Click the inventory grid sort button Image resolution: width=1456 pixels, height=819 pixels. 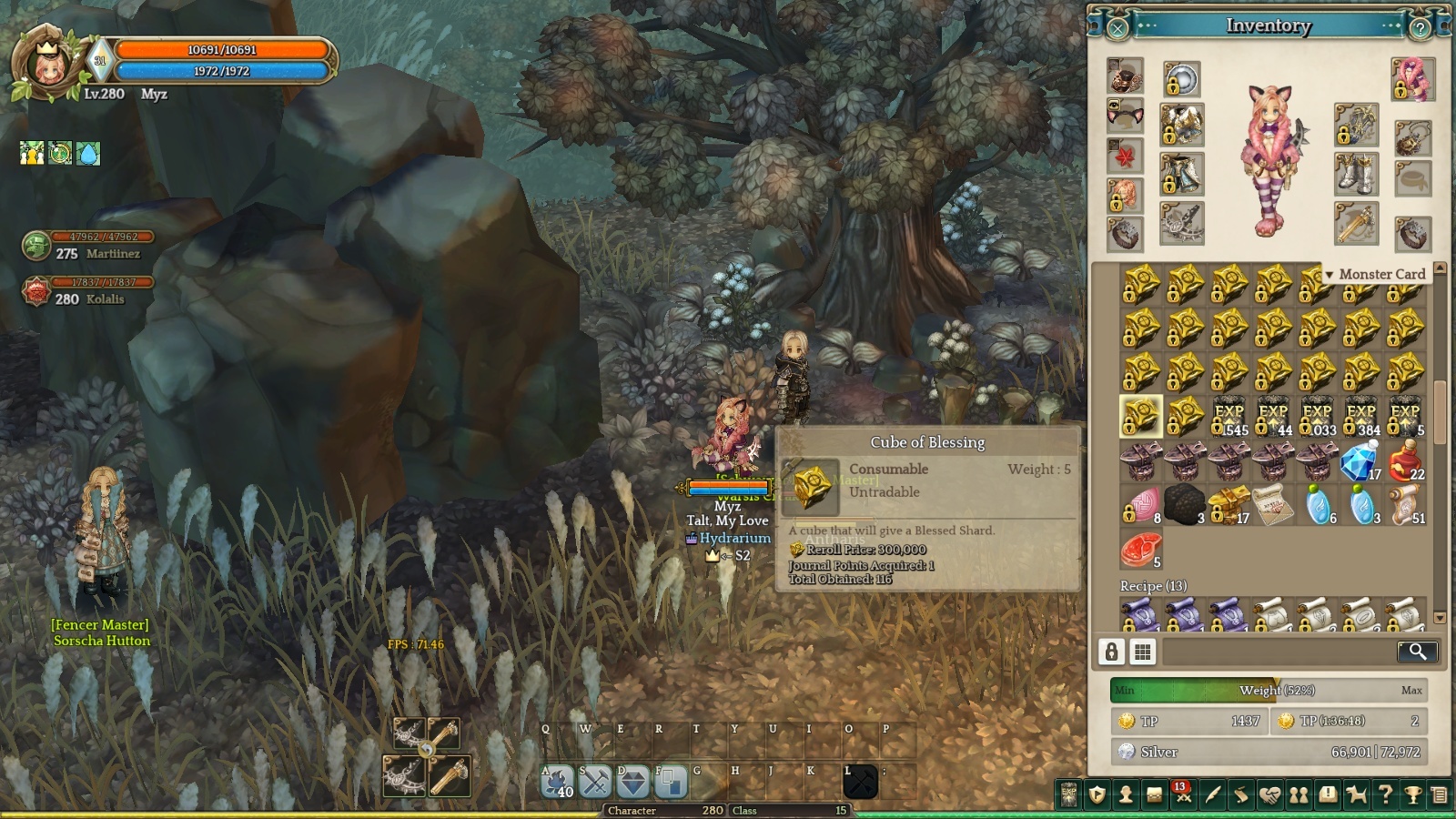point(1142,652)
